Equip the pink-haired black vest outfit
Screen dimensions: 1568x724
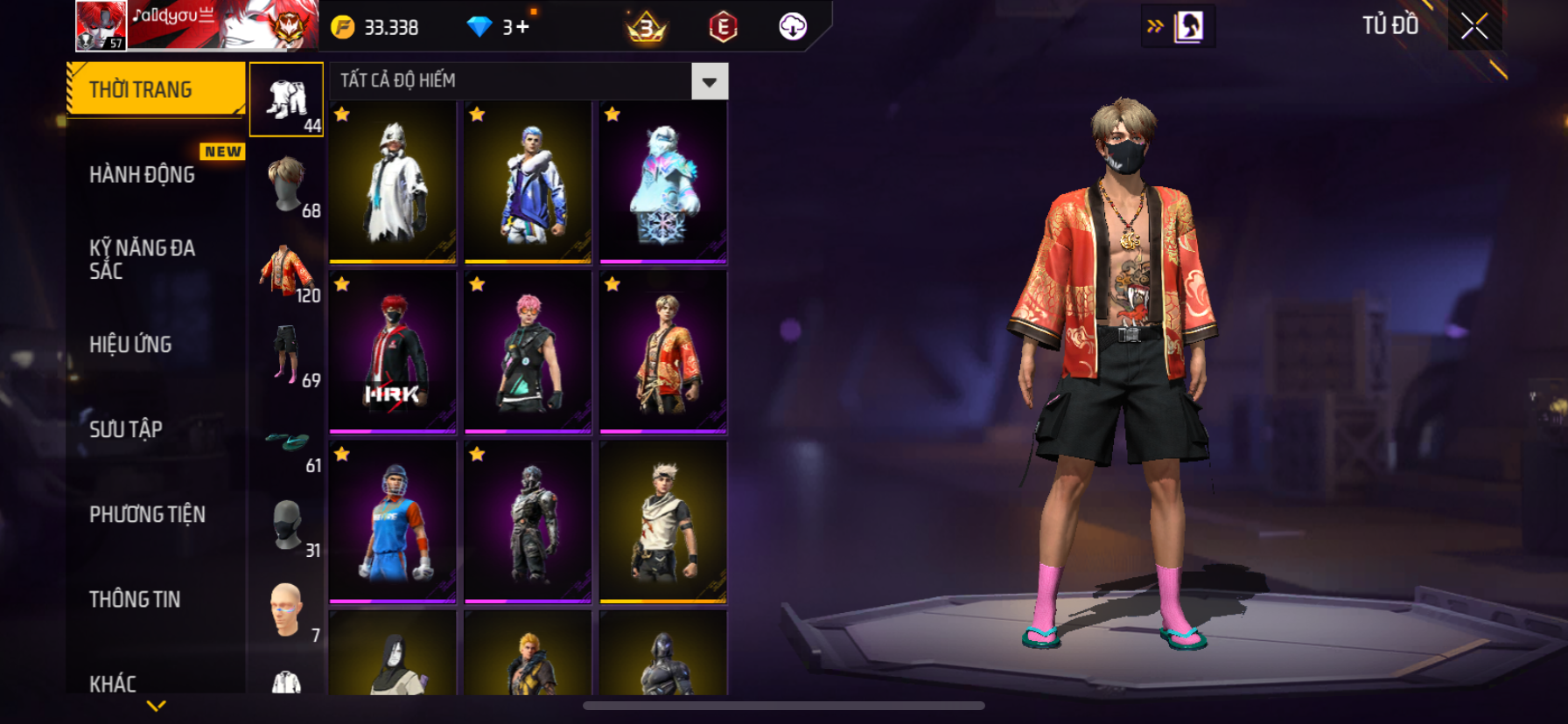pos(528,352)
